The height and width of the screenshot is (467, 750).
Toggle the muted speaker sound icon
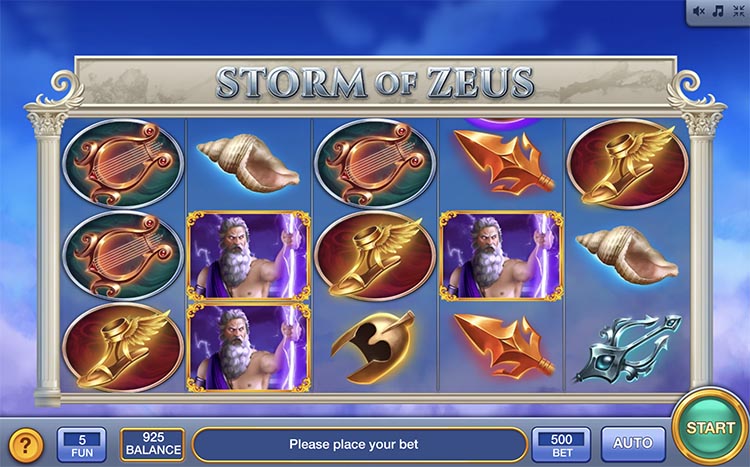pyautogui.click(x=699, y=11)
